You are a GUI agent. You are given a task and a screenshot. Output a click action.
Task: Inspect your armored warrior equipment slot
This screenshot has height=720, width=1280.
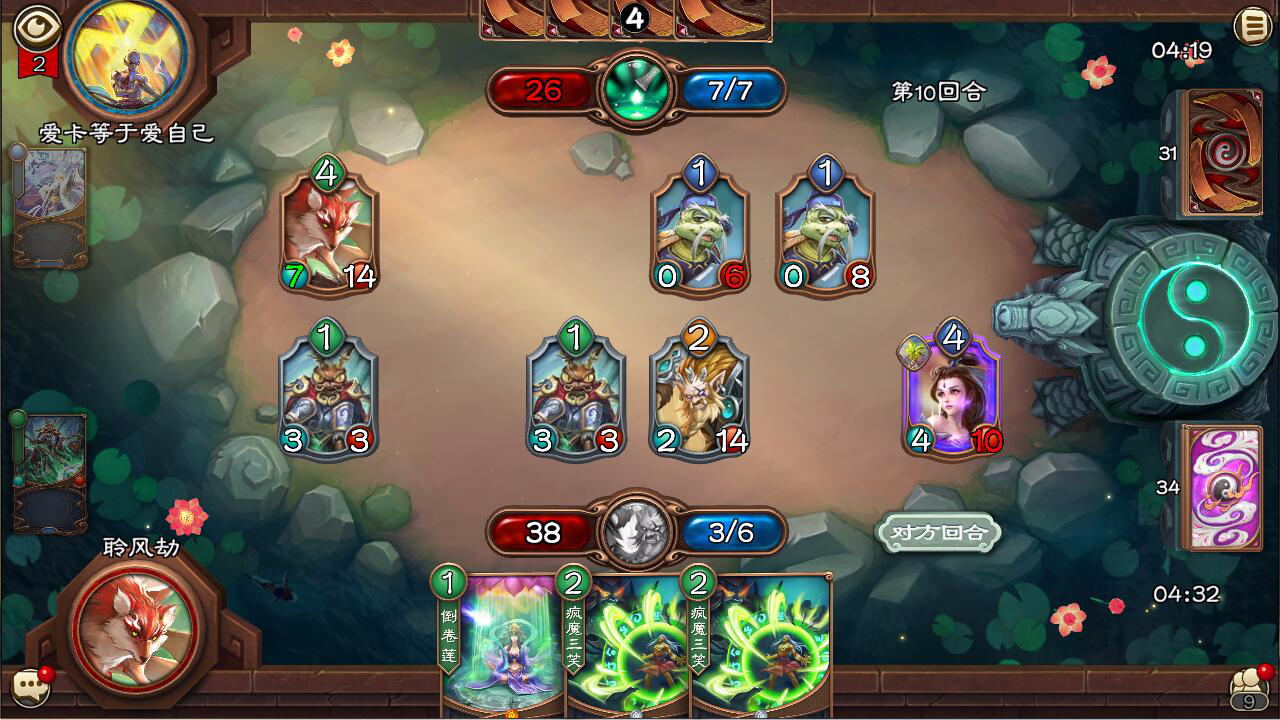(x=49, y=471)
